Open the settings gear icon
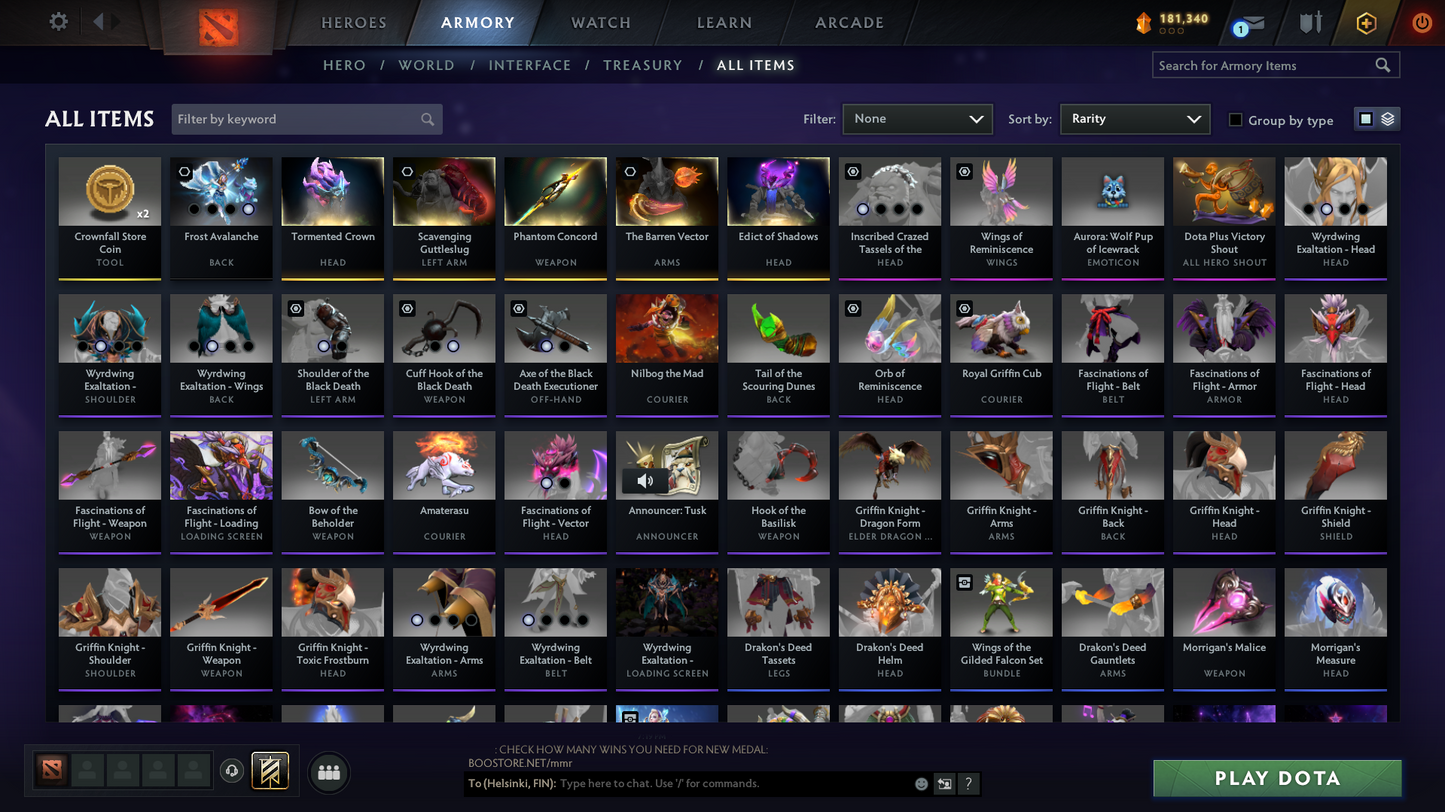Viewport: 1445px width, 812px height. click(x=58, y=21)
